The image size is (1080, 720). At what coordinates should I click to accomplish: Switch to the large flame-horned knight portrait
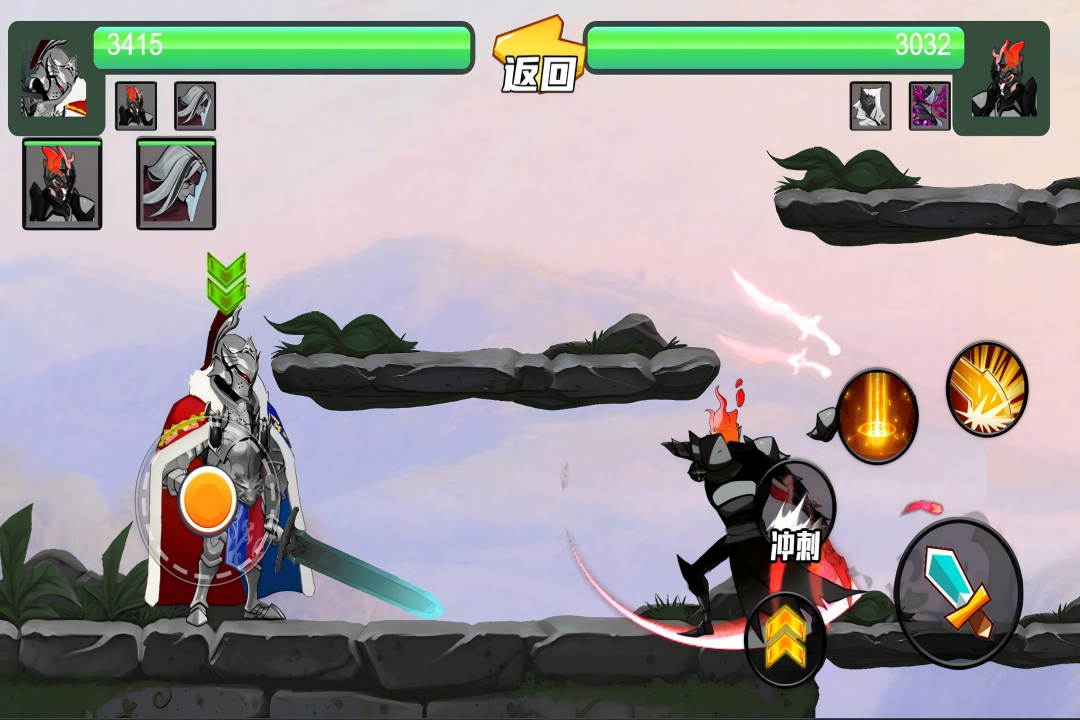tap(62, 185)
